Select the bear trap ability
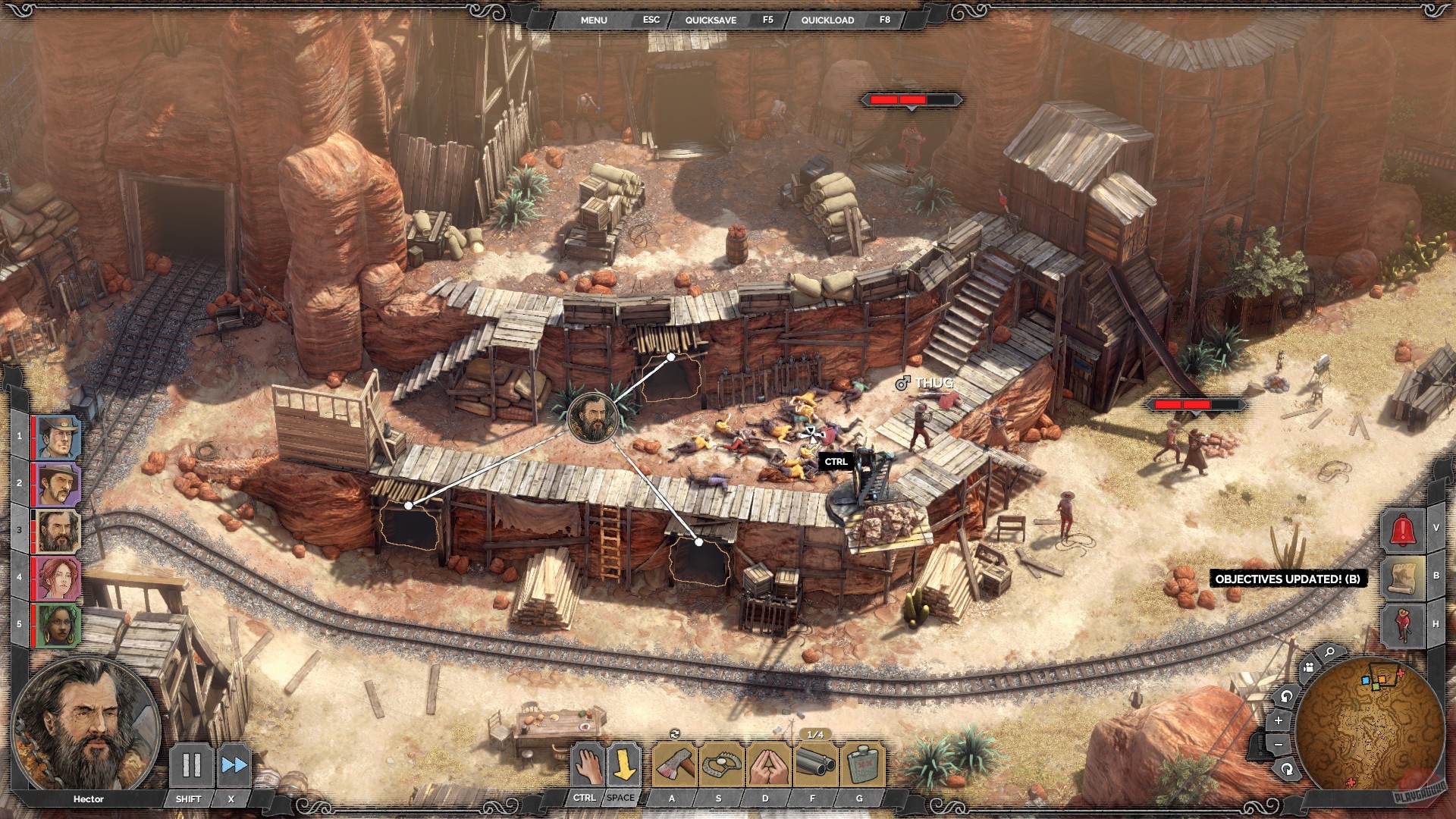Image resolution: width=1456 pixels, height=819 pixels. pyautogui.click(x=721, y=765)
